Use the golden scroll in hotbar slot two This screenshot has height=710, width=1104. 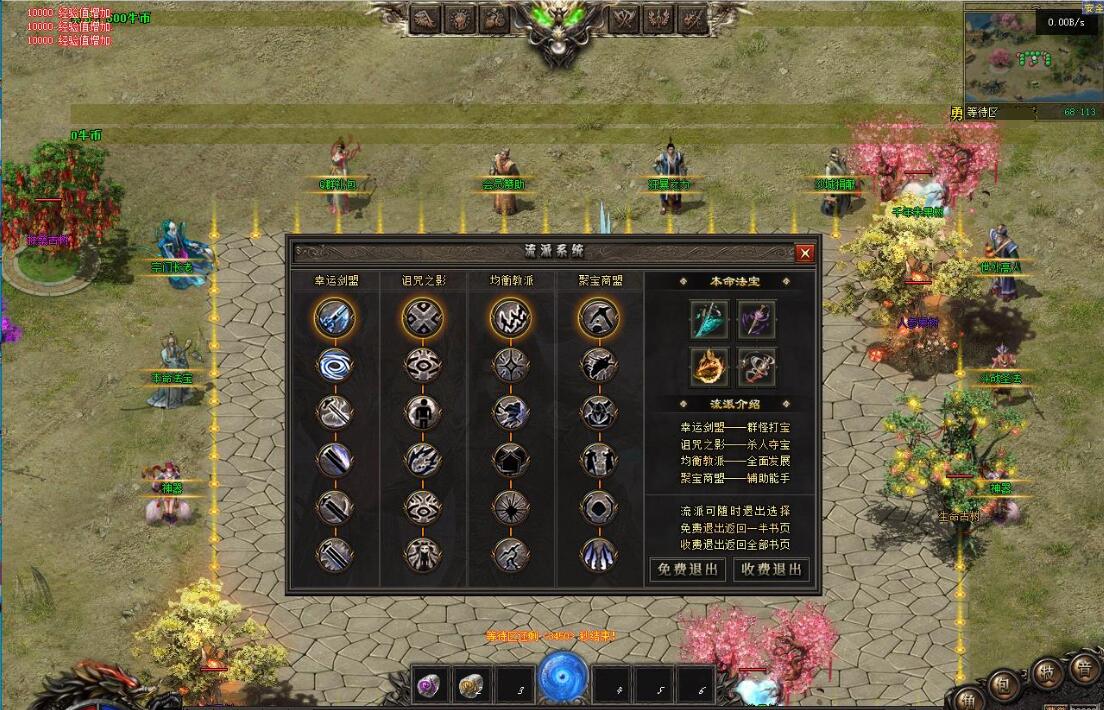tap(472, 685)
